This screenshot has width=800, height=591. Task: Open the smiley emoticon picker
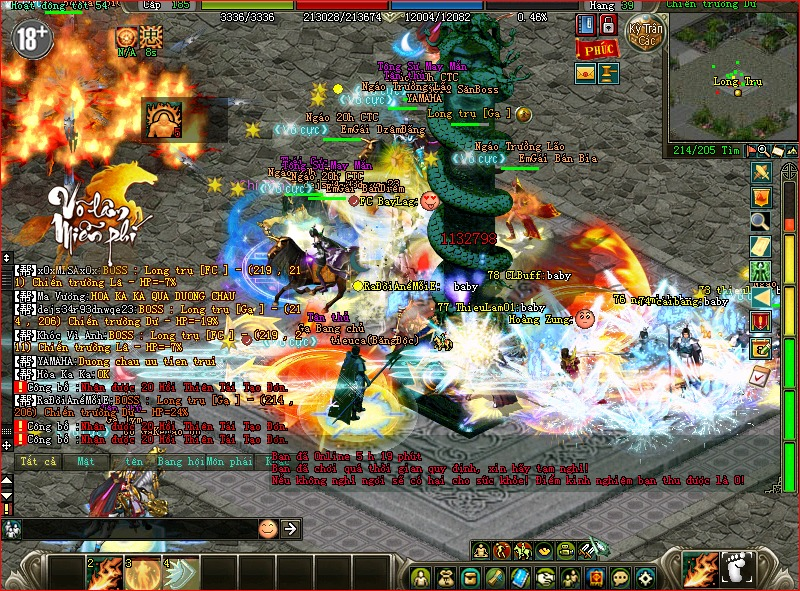(x=268, y=528)
